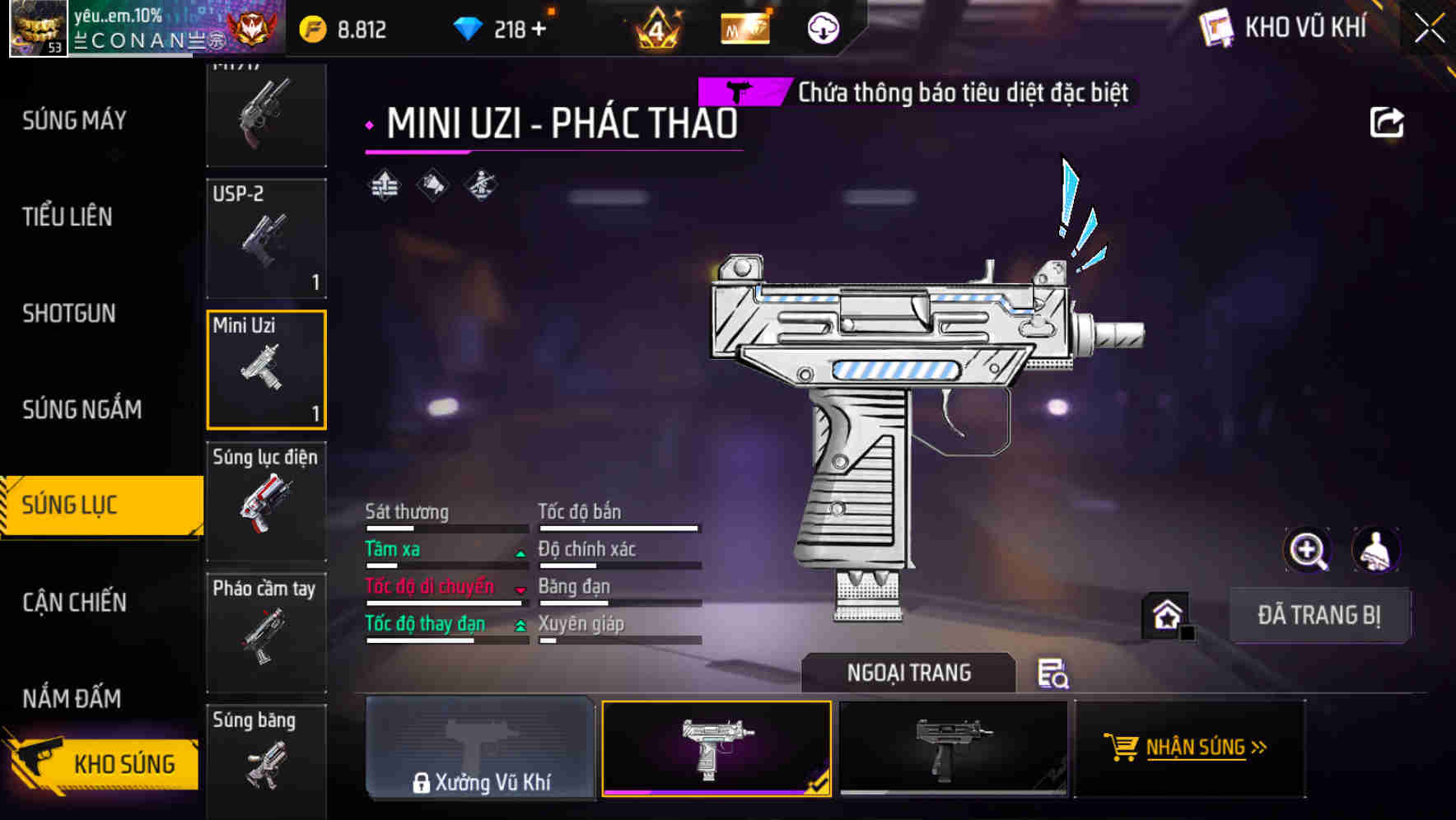
Task: Click the ĐÃ TRANG BỊ button
Action: coord(1318,615)
